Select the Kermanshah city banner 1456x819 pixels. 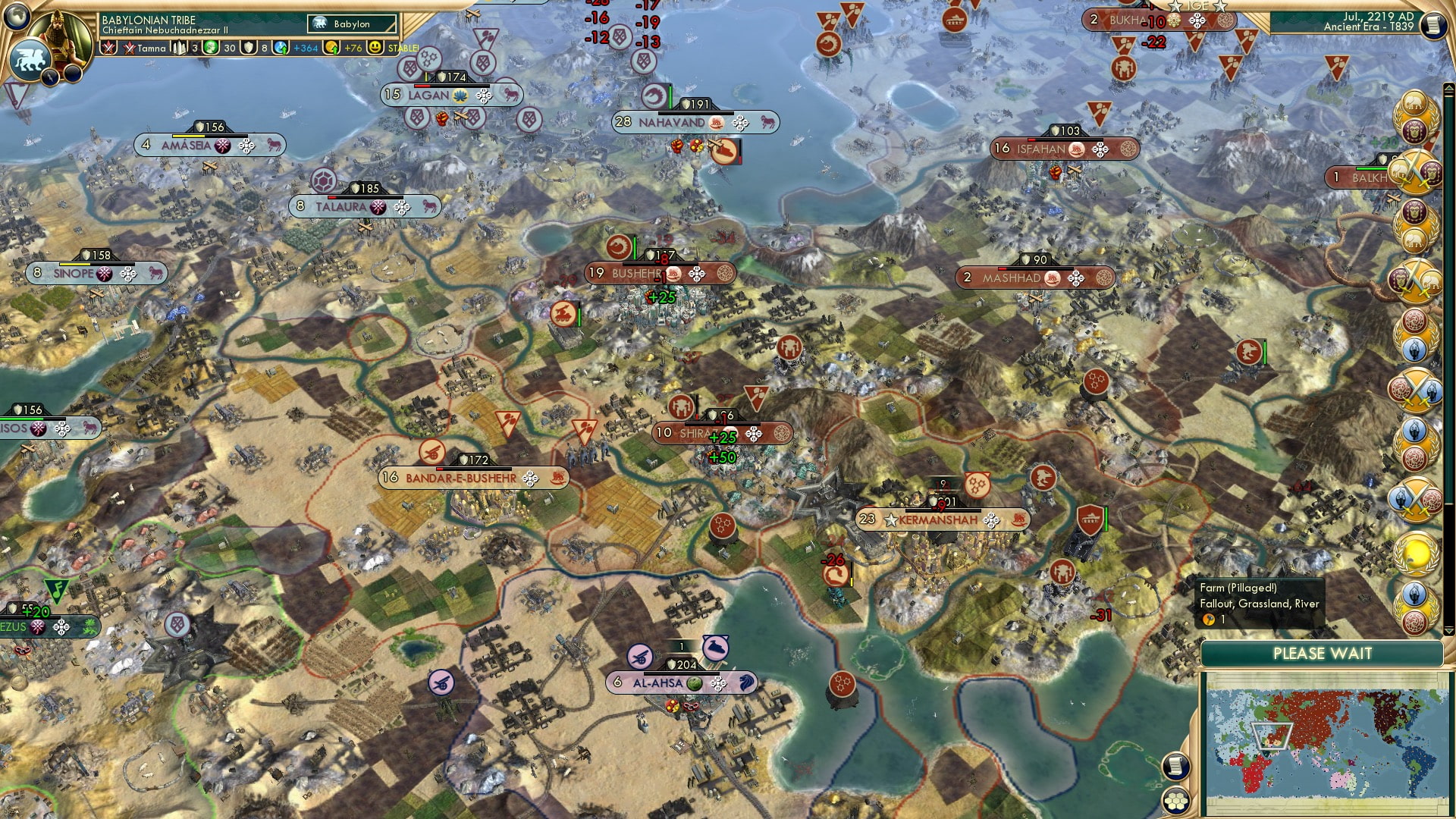[940, 520]
